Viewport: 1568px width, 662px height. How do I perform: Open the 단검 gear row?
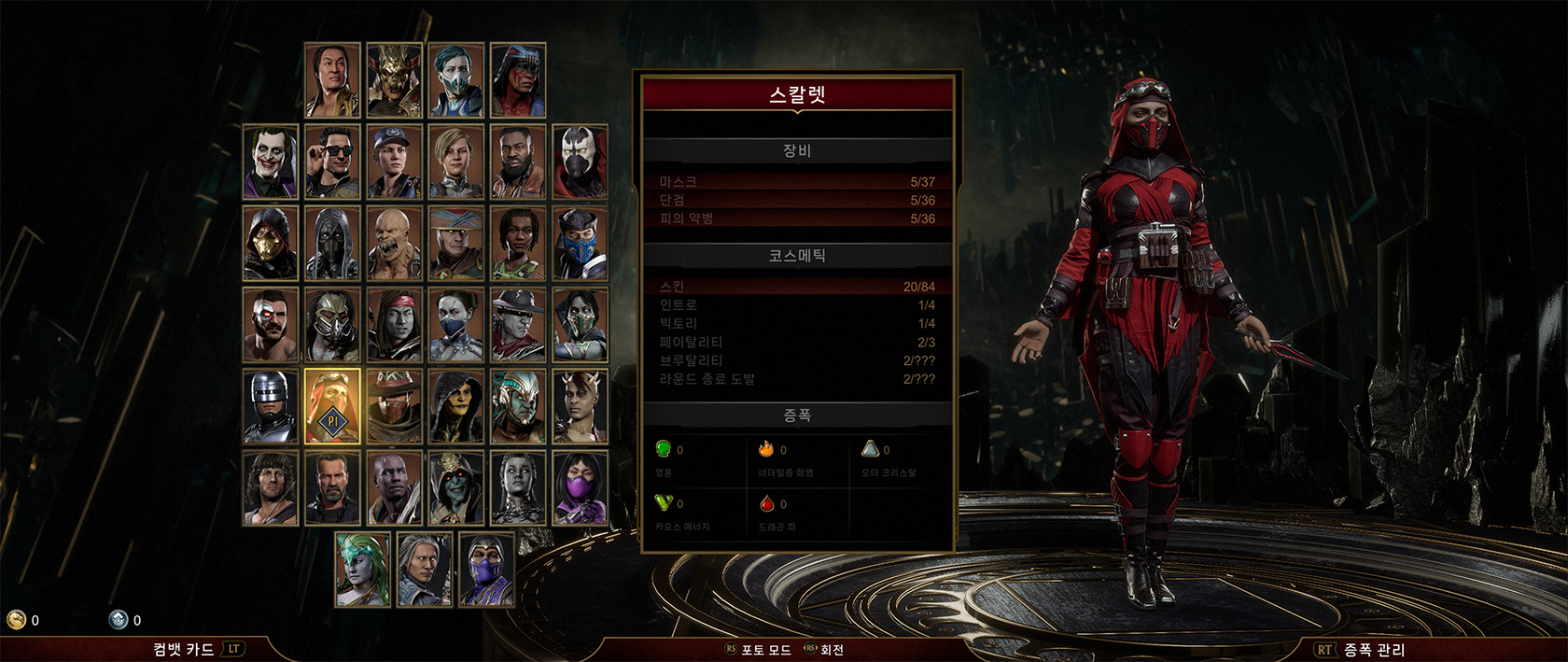point(797,200)
